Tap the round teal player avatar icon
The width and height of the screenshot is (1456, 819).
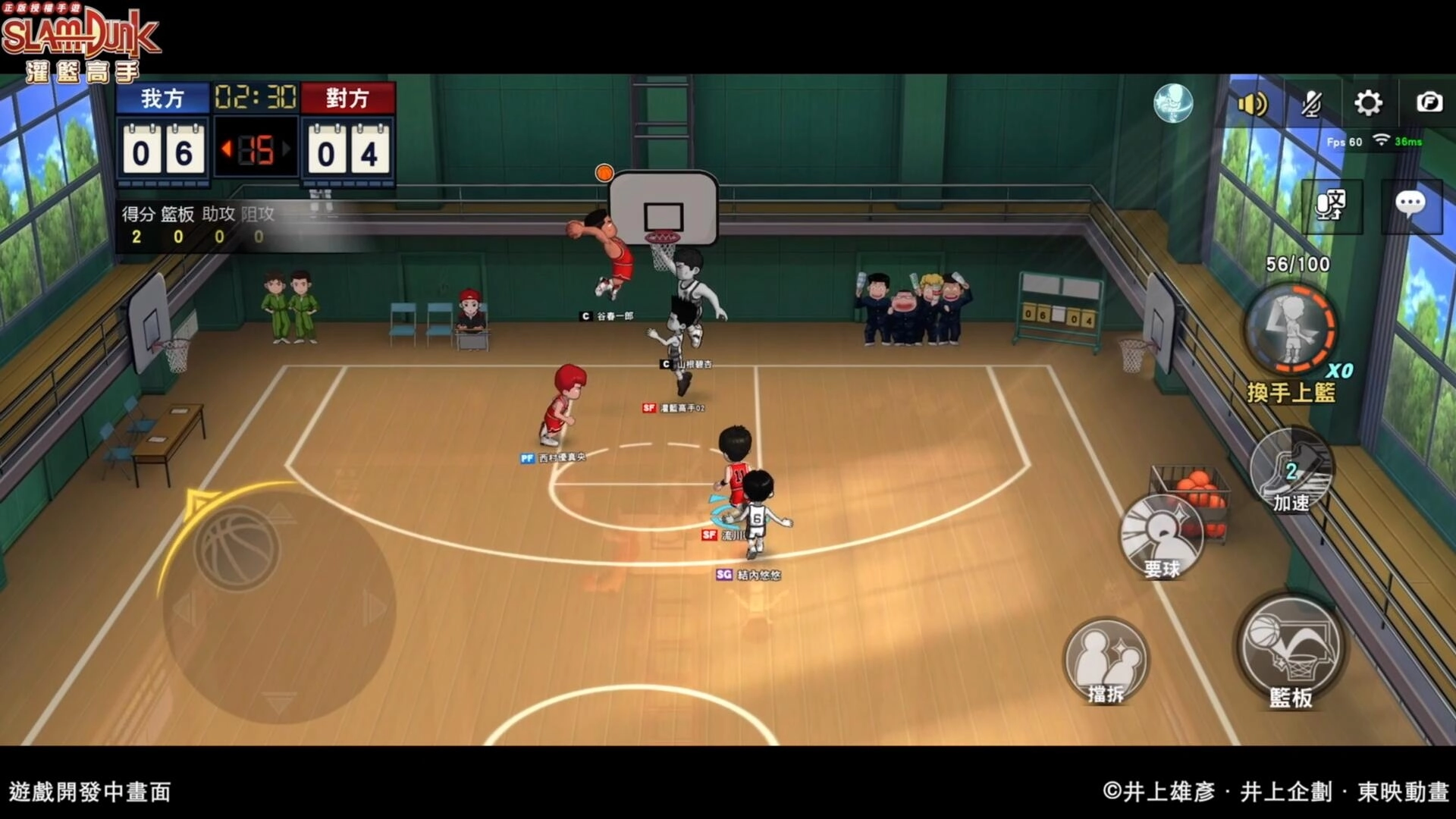click(1173, 103)
